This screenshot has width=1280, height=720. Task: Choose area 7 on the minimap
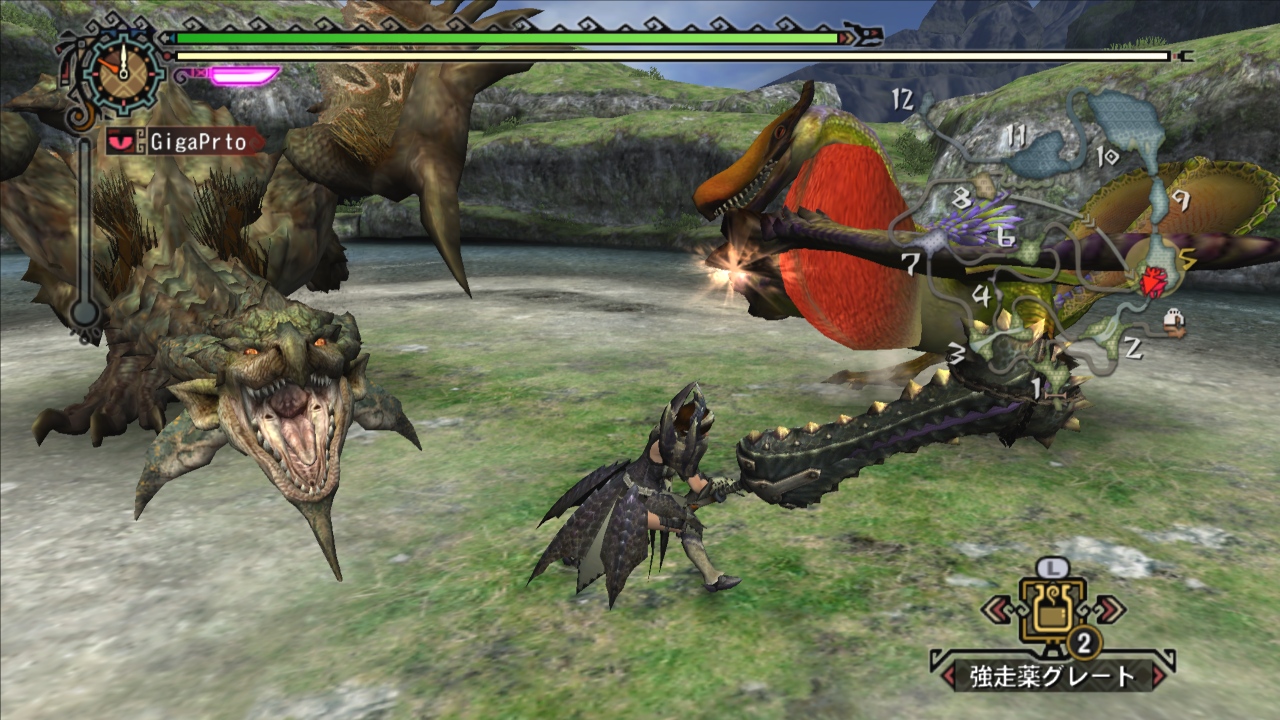910,265
